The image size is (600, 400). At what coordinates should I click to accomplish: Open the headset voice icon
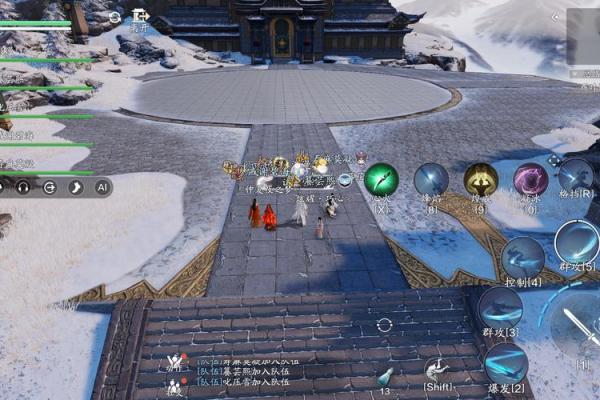tap(23, 186)
